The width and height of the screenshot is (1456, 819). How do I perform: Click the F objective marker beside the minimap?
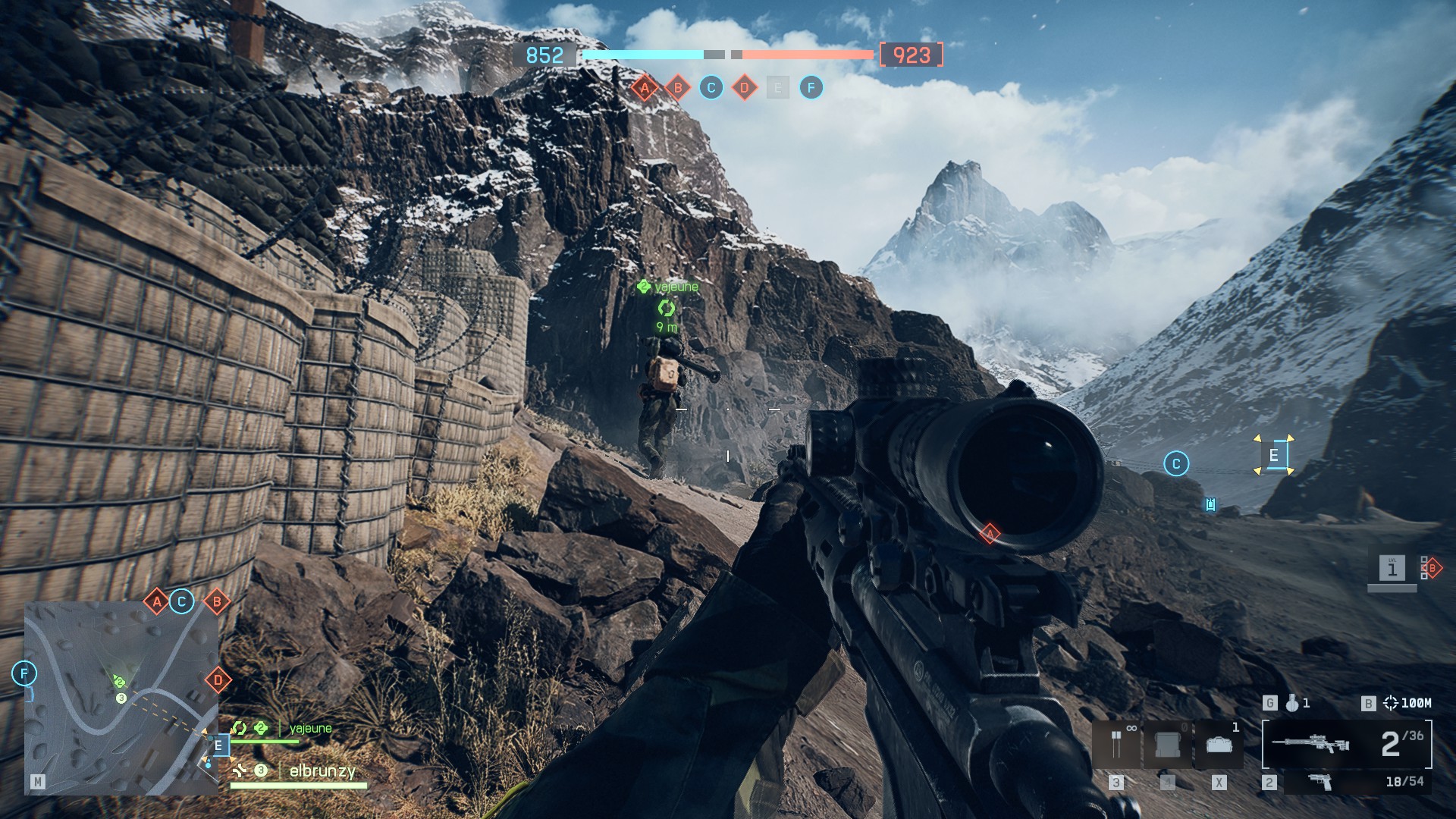click(24, 673)
